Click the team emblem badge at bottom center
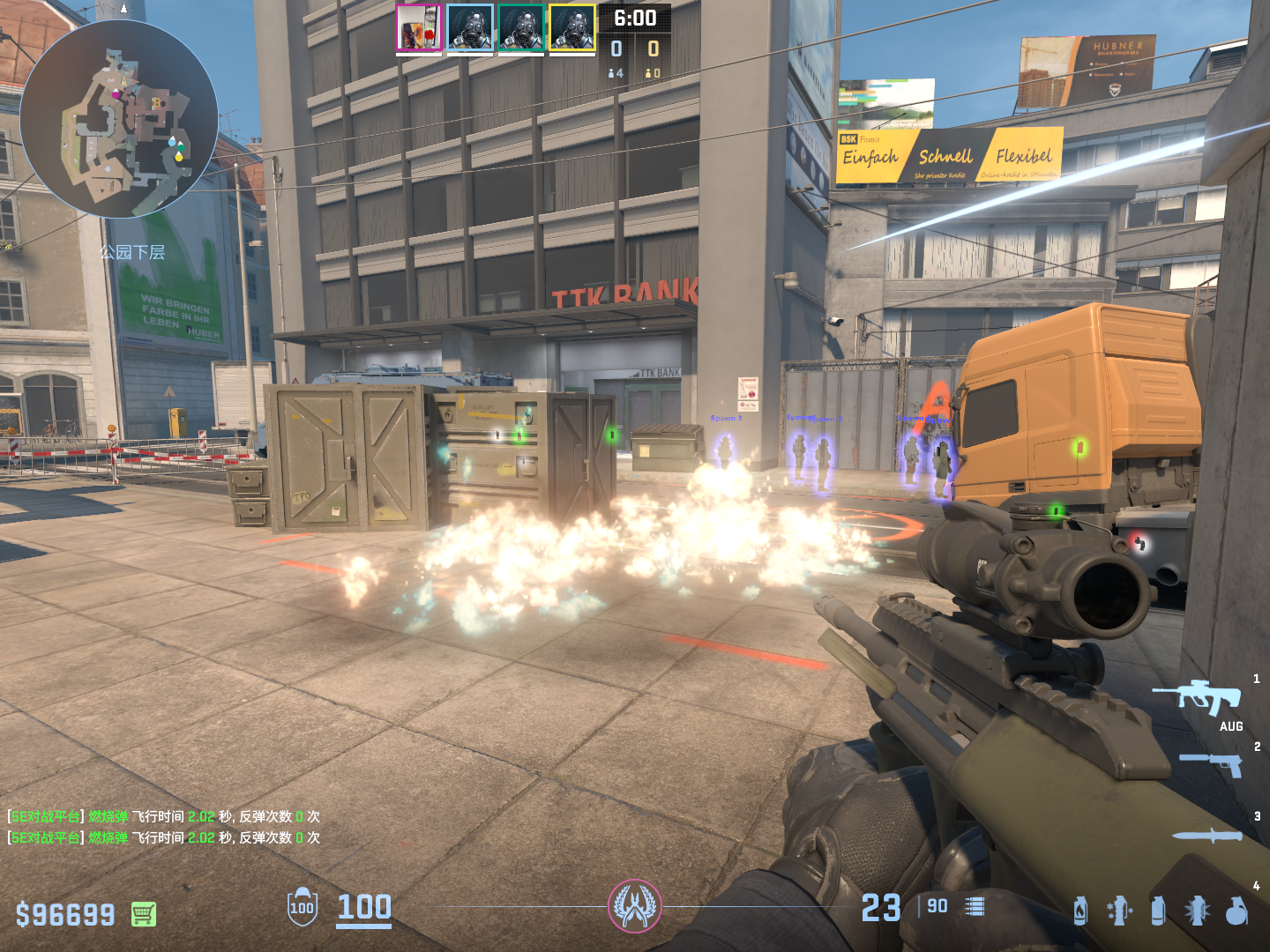 pos(635,906)
